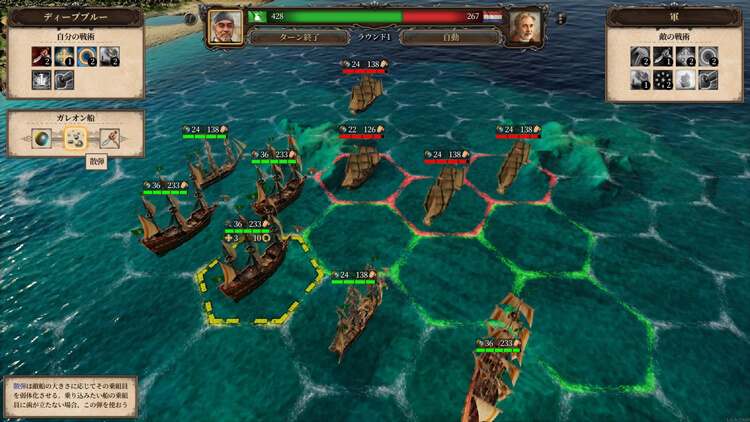The width and height of the screenshot is (750, 422).
Task: Click the enemy commander portrait
Action: coord(524,28)
